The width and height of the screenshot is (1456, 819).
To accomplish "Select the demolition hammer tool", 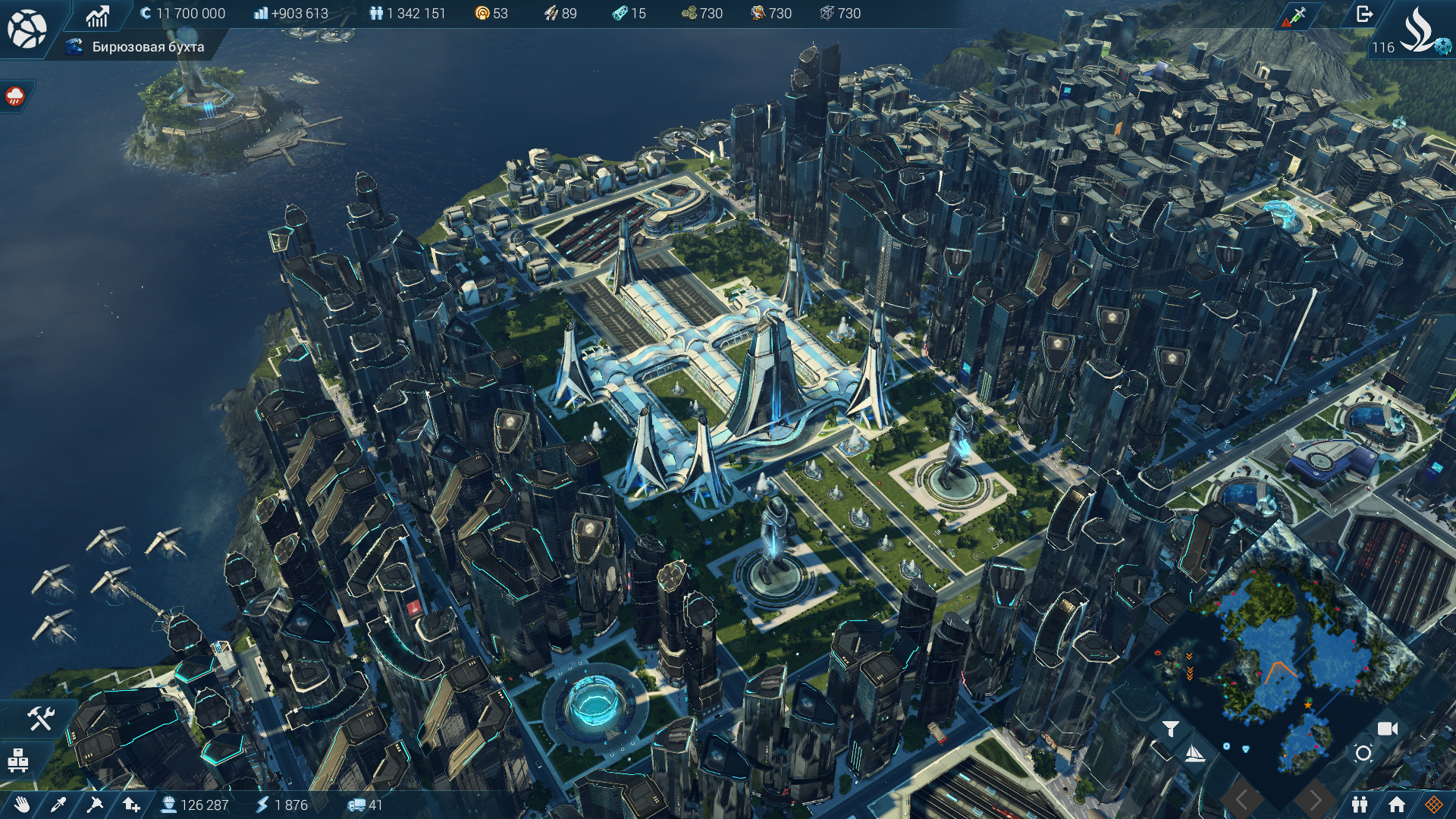I will pos(95,805).
